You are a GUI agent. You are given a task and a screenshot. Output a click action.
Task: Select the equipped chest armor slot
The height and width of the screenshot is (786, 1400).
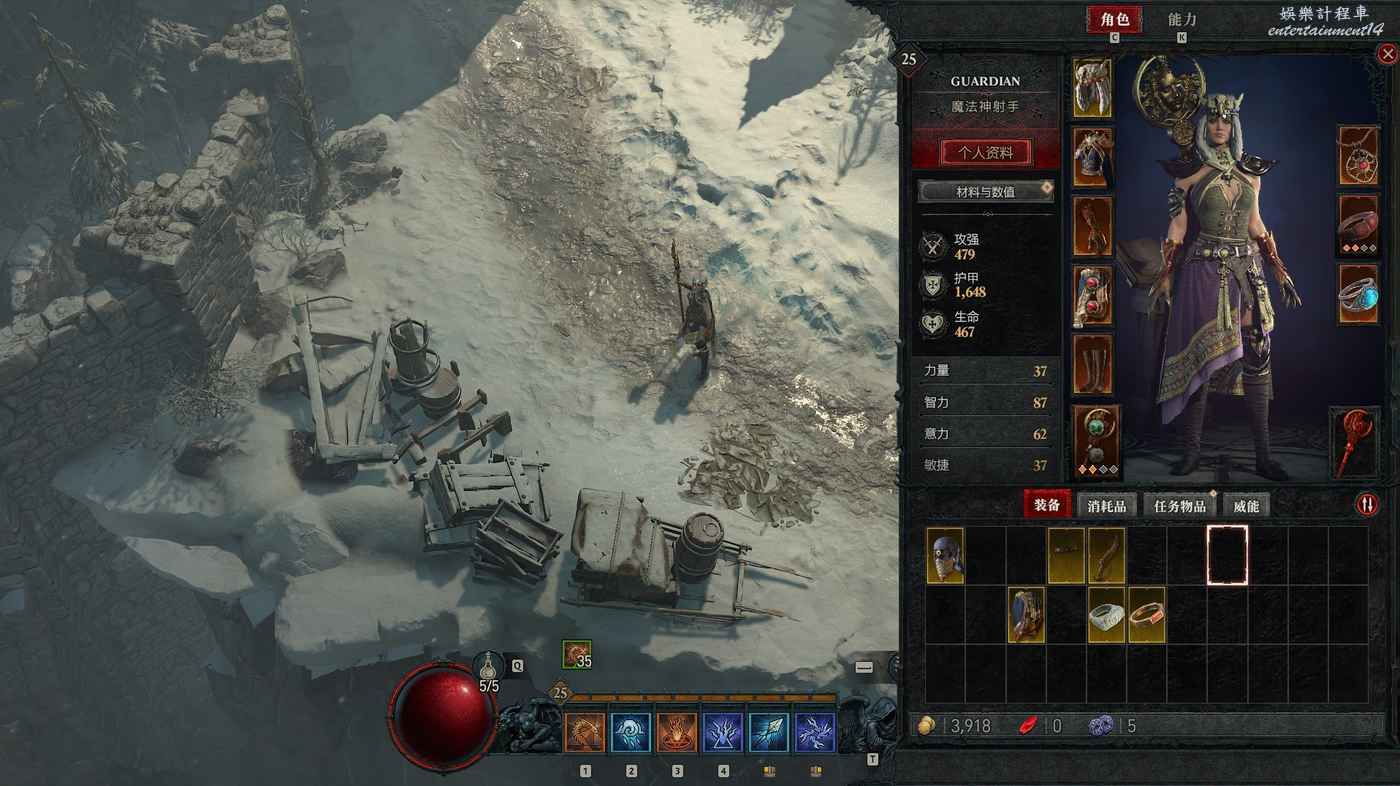1092,157
